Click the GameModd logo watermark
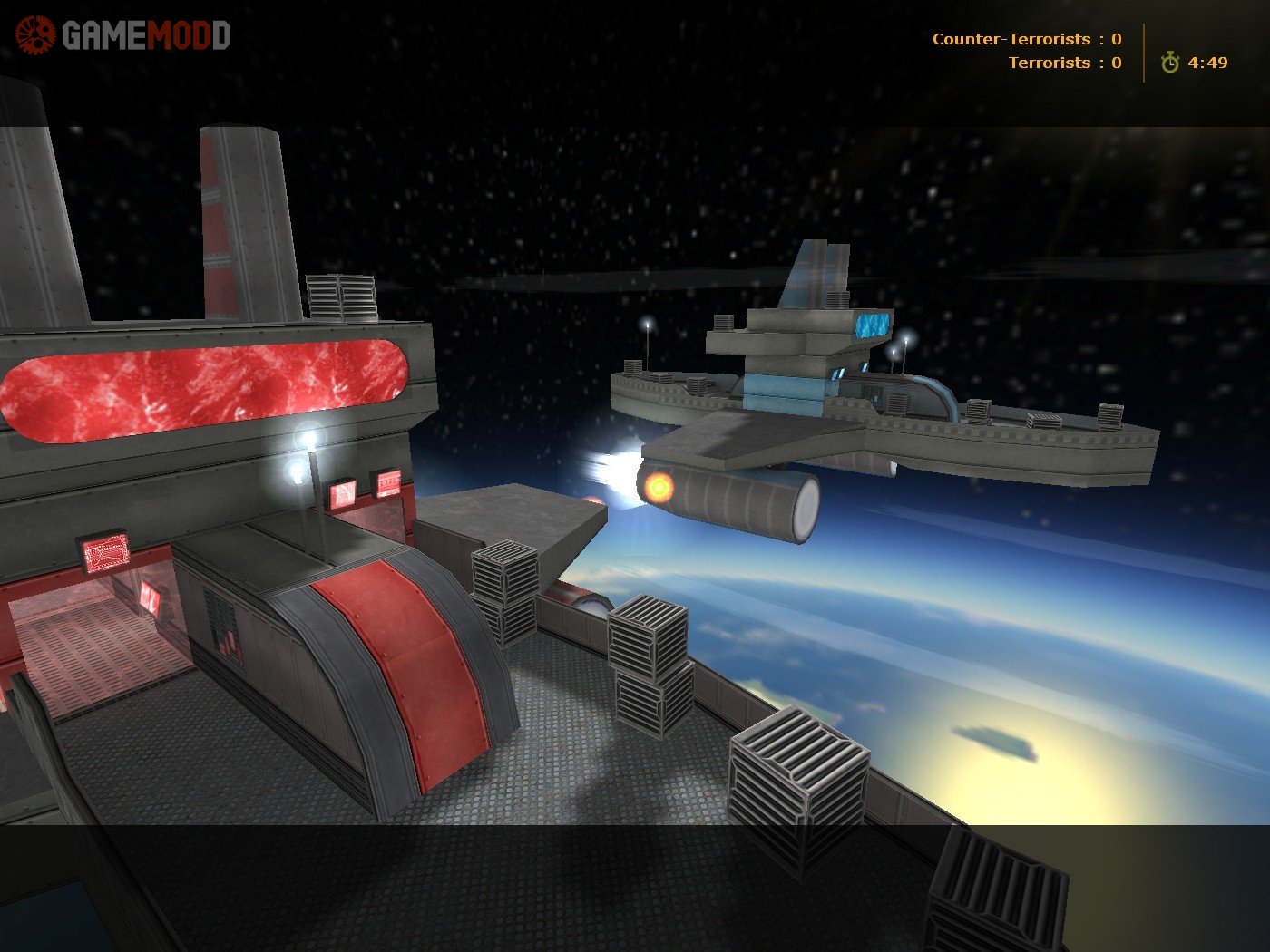Screen dimensions: 1270x952 (123, 36)
